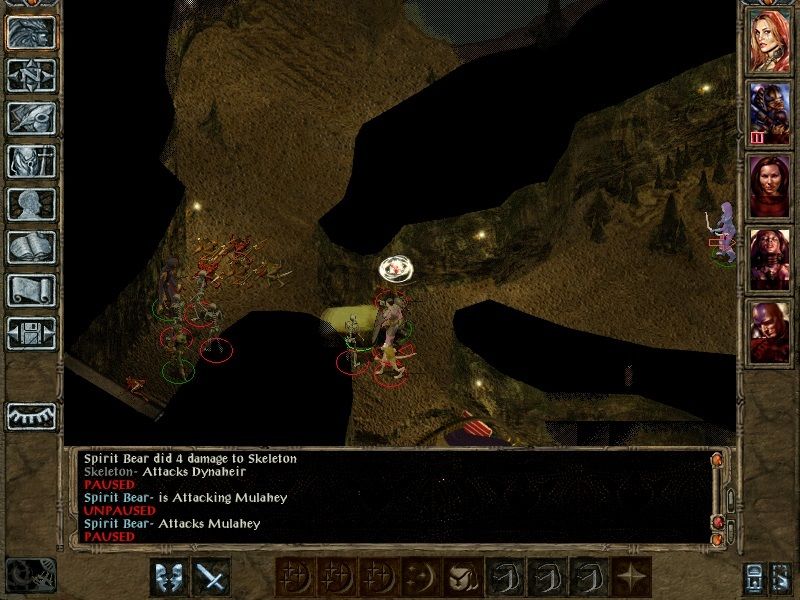Show the character record with the bust icon
This screenshot has height=600, width=800.
[31, 204]
